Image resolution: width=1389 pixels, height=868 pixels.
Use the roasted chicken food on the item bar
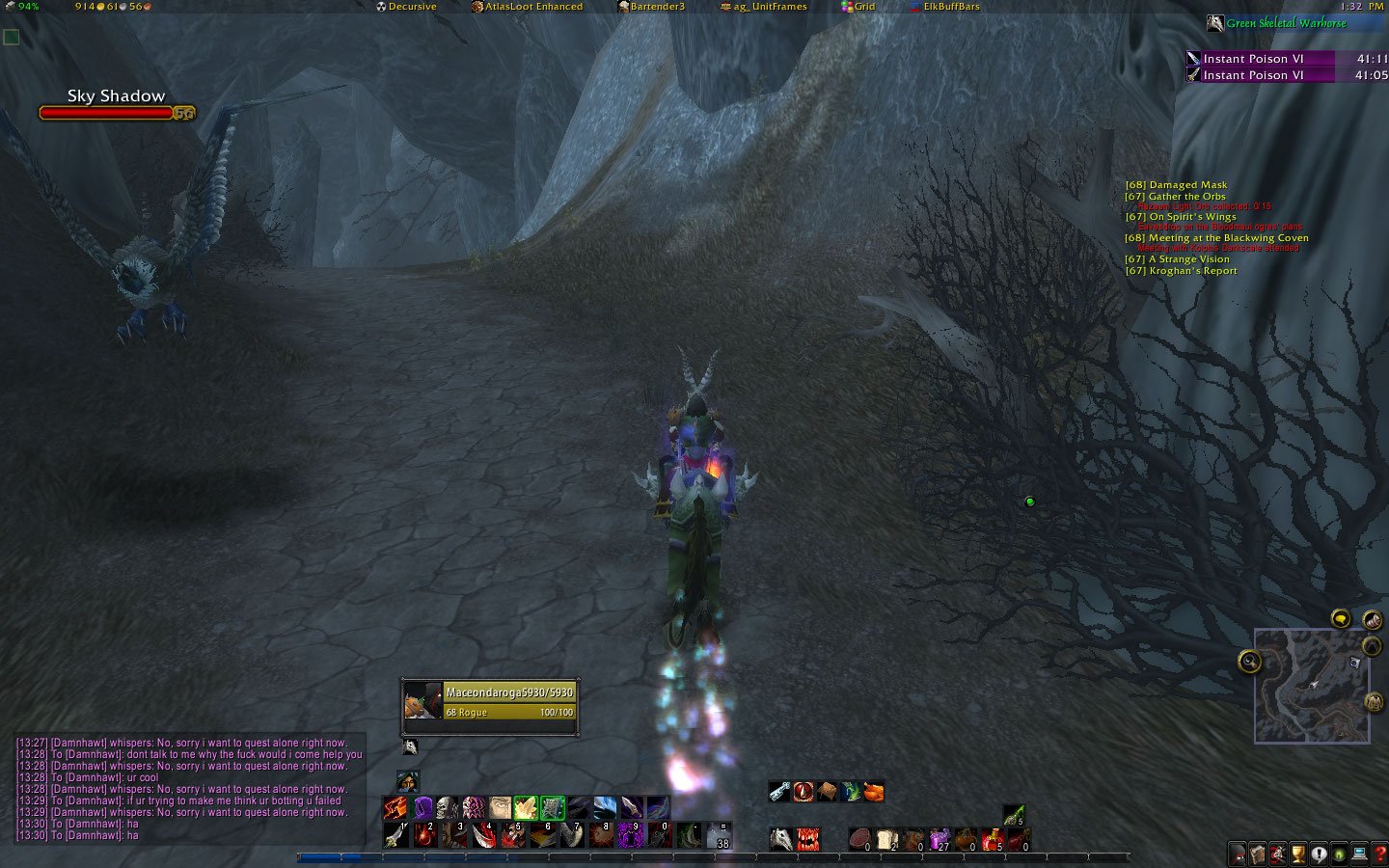pos(873,792)
